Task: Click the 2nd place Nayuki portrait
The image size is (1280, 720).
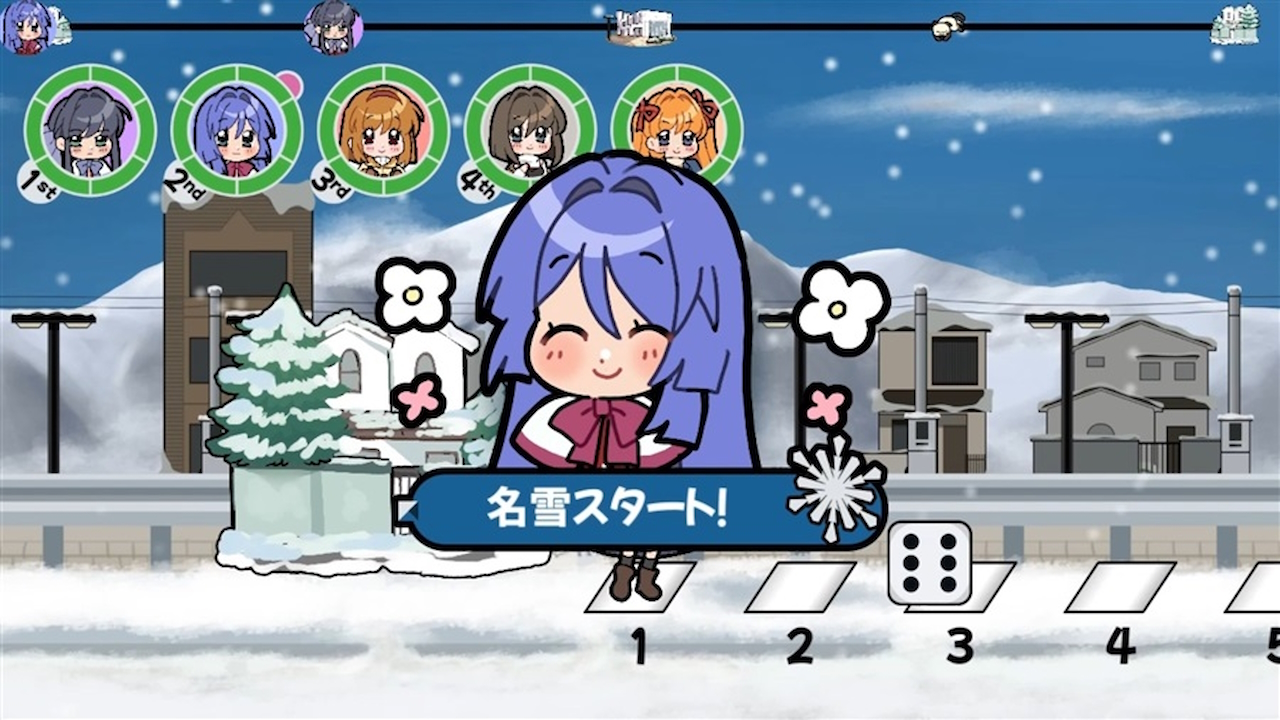Action: (235, 130)
